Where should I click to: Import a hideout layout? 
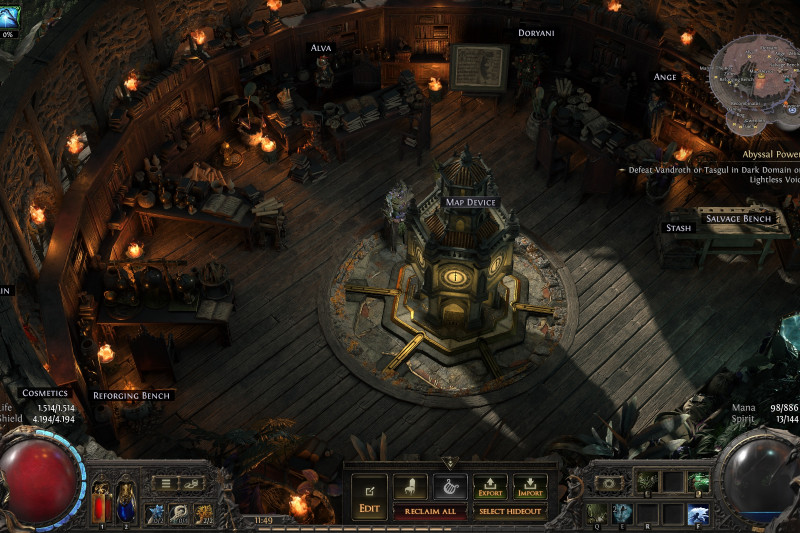click(x=530, y=487)
